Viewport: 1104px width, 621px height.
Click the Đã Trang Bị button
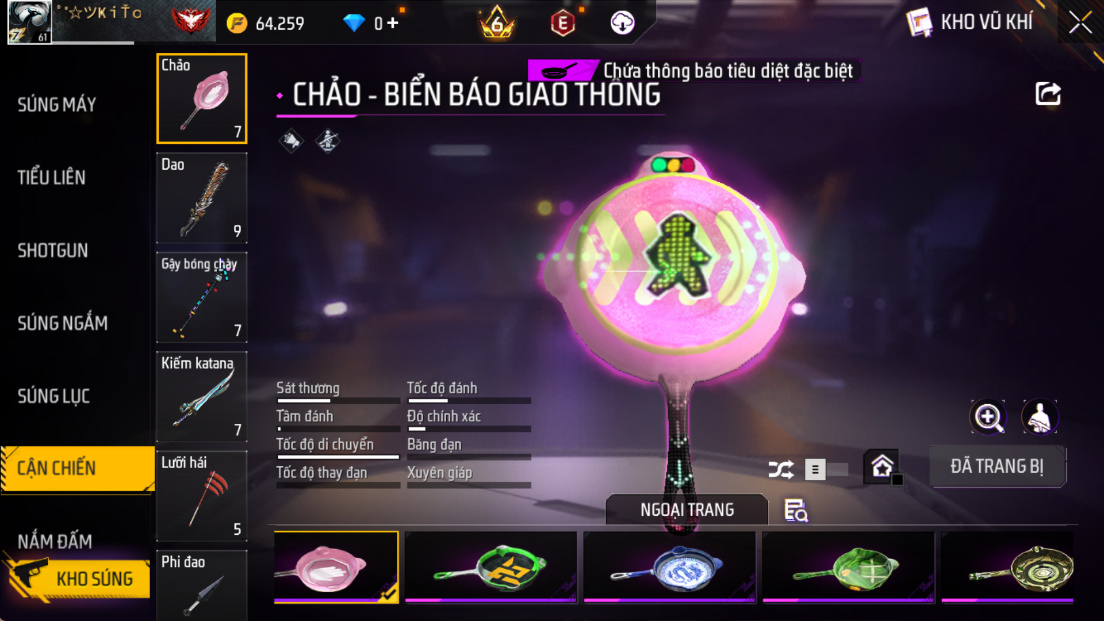pyautogui.click(x=997, y=467)
